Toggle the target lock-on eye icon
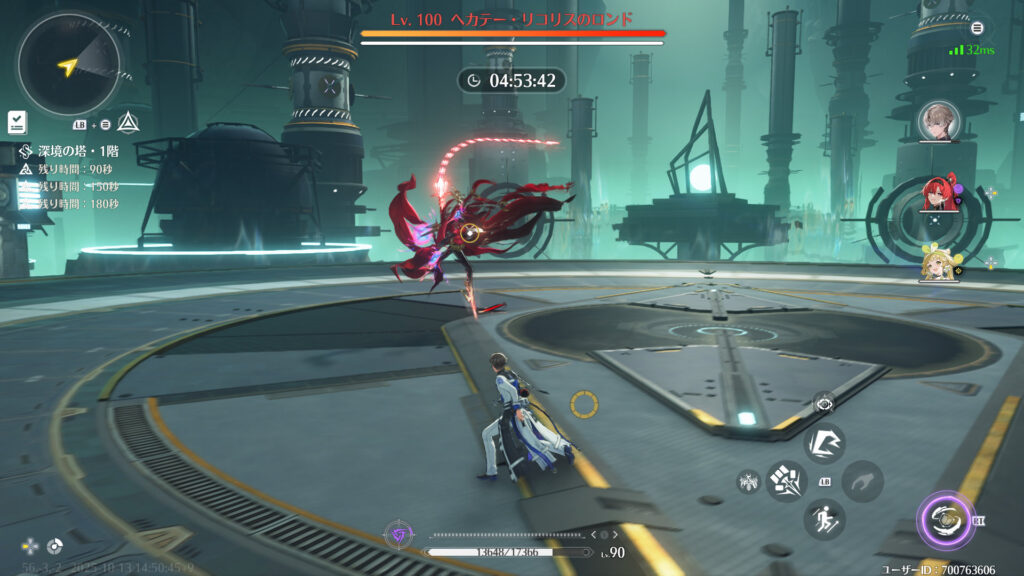1024x576 pixels. coord(824,403)
